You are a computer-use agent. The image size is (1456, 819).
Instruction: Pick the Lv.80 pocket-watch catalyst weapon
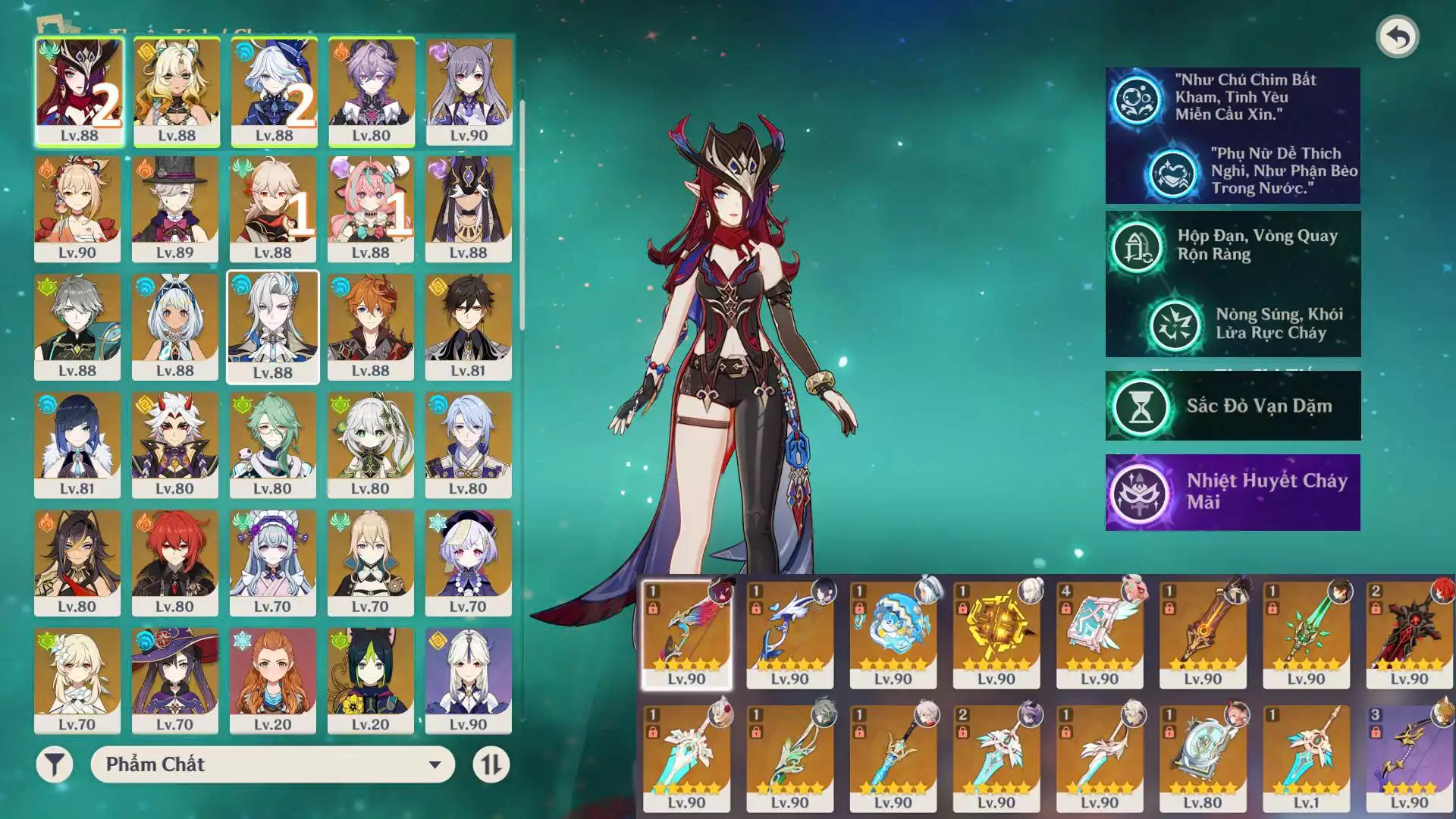pyautogui.click(x=1203, y=758)
